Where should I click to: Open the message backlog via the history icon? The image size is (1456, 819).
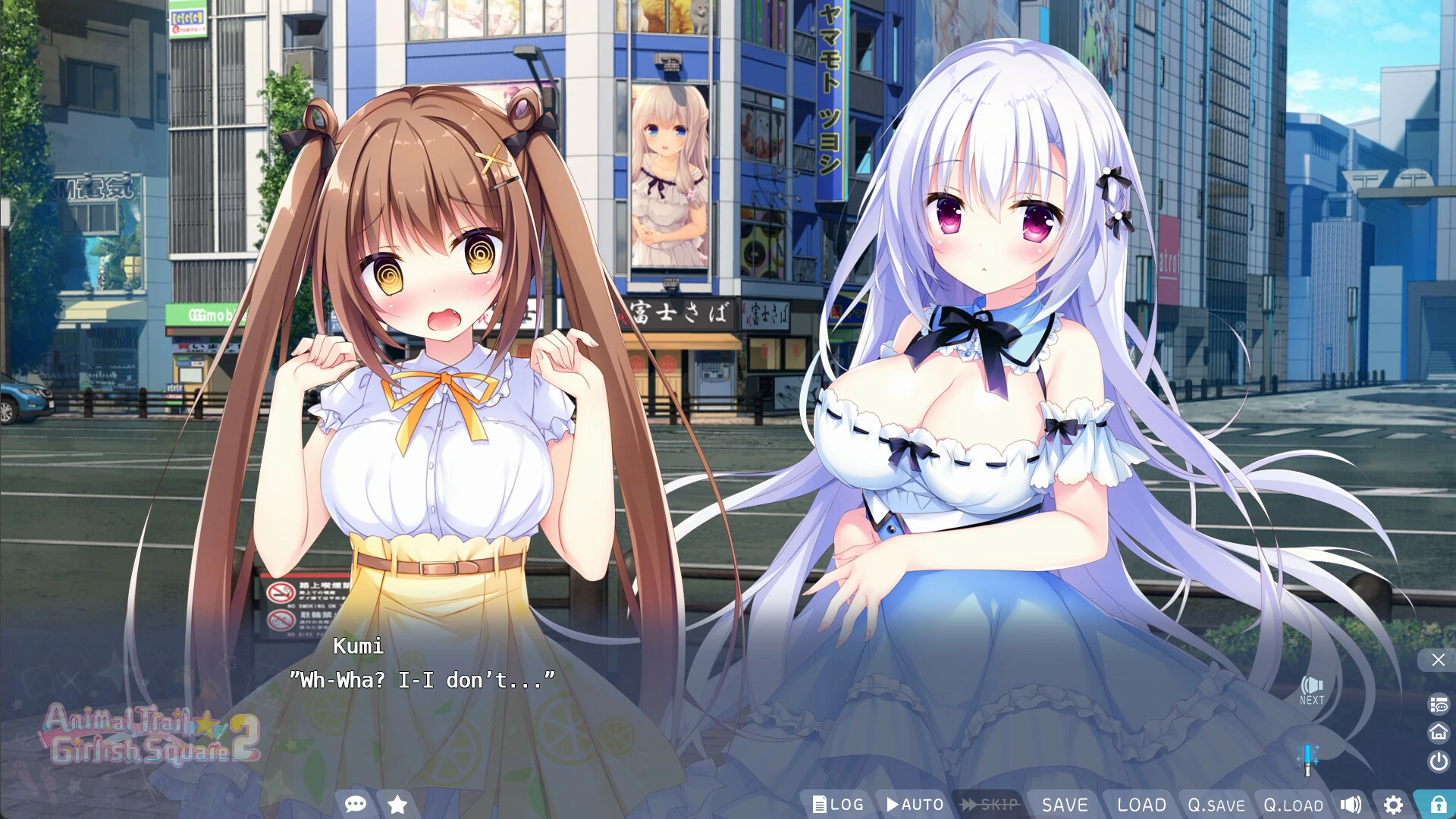(x=1436, y=705)
